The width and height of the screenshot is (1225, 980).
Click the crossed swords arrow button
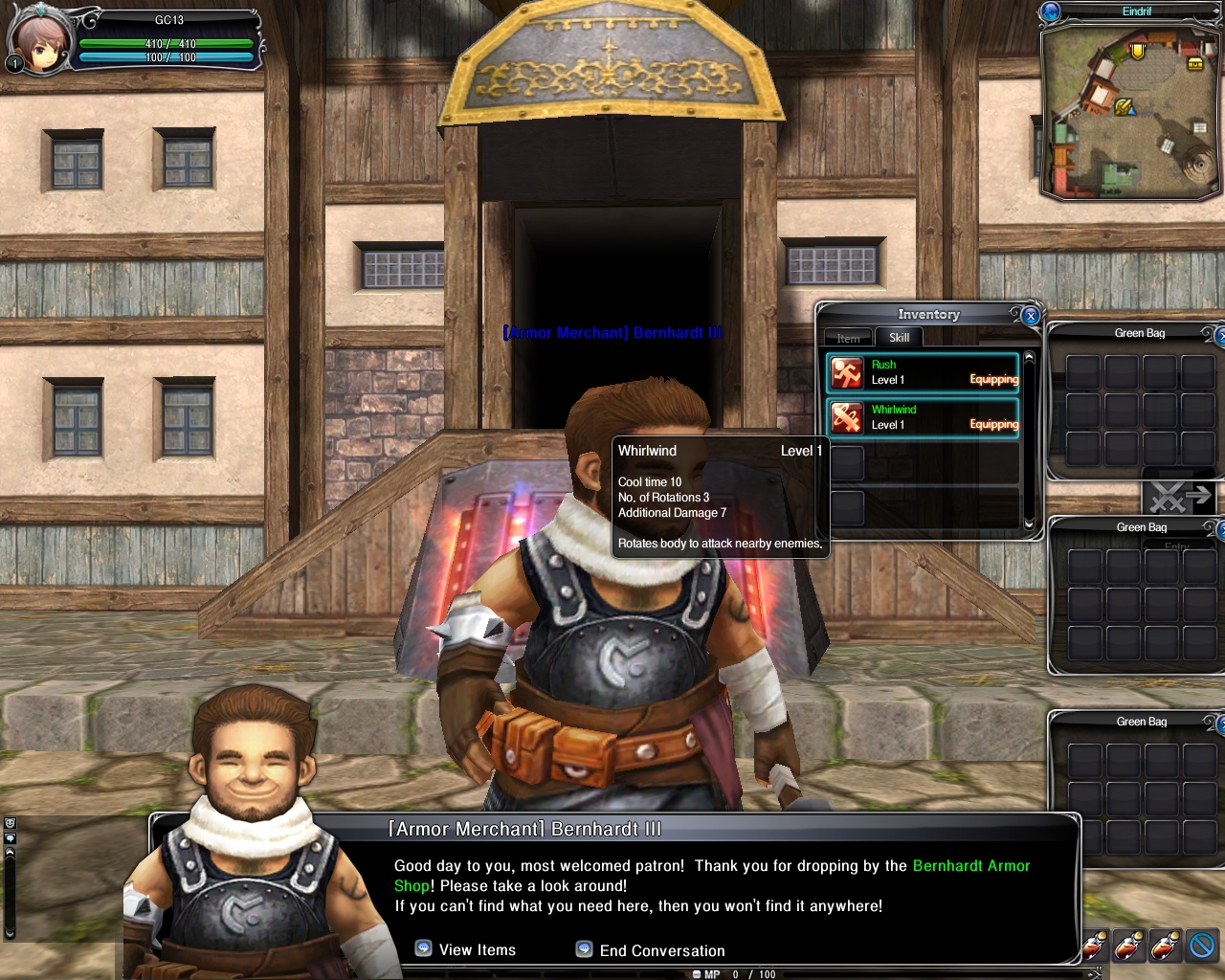pos(1179,497)
